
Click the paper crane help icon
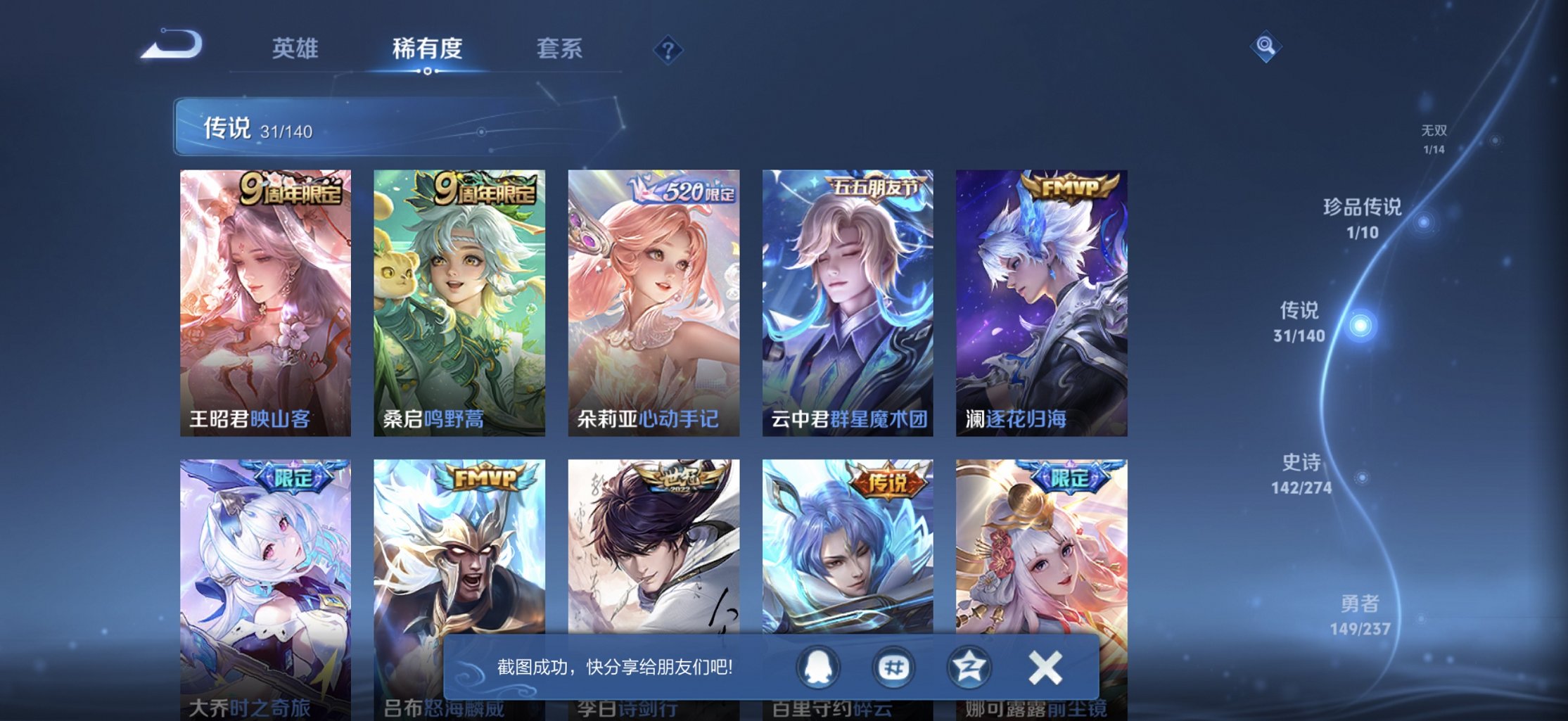668,51
